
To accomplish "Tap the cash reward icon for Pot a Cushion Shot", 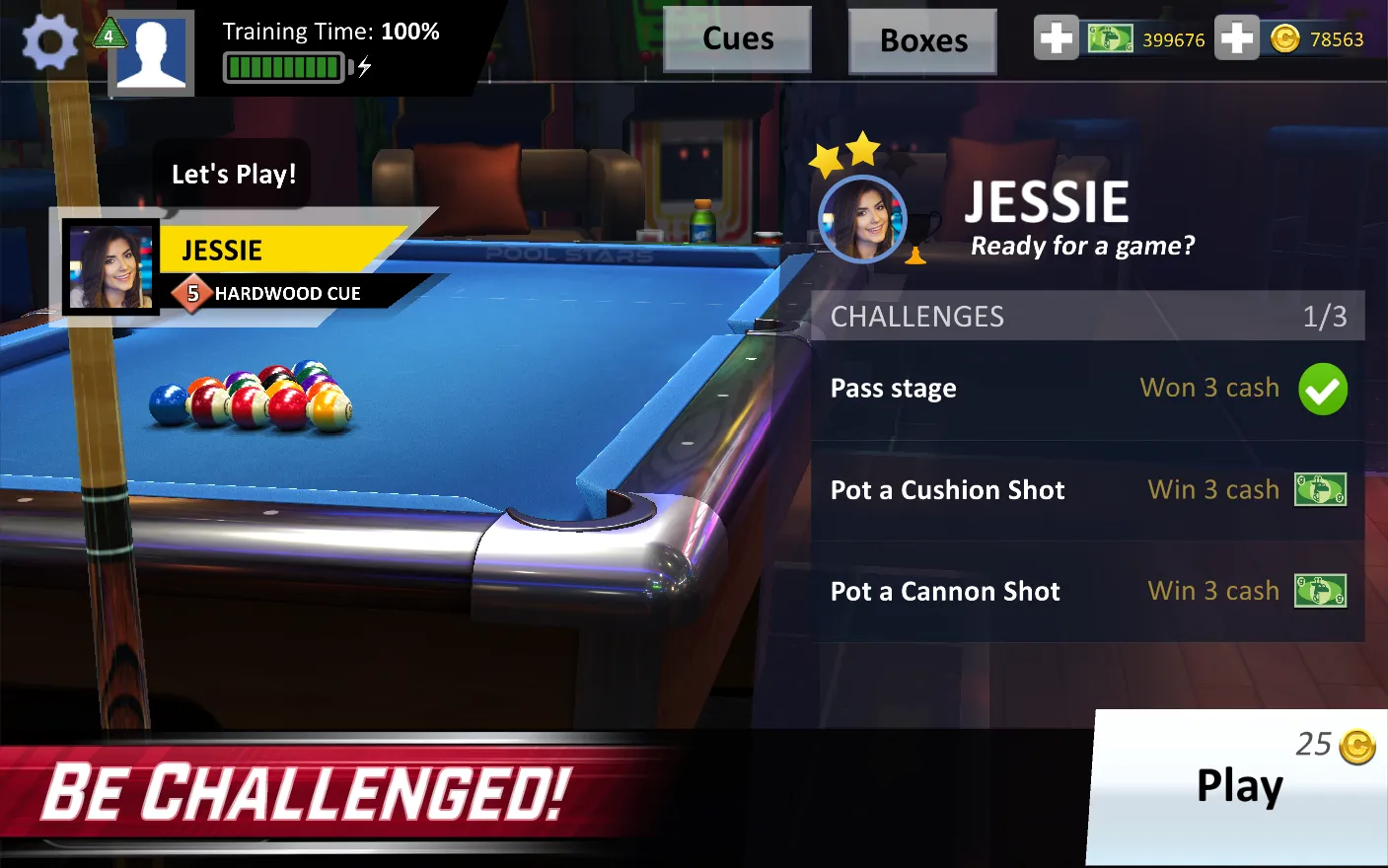I will click(x=1322, y=489).
